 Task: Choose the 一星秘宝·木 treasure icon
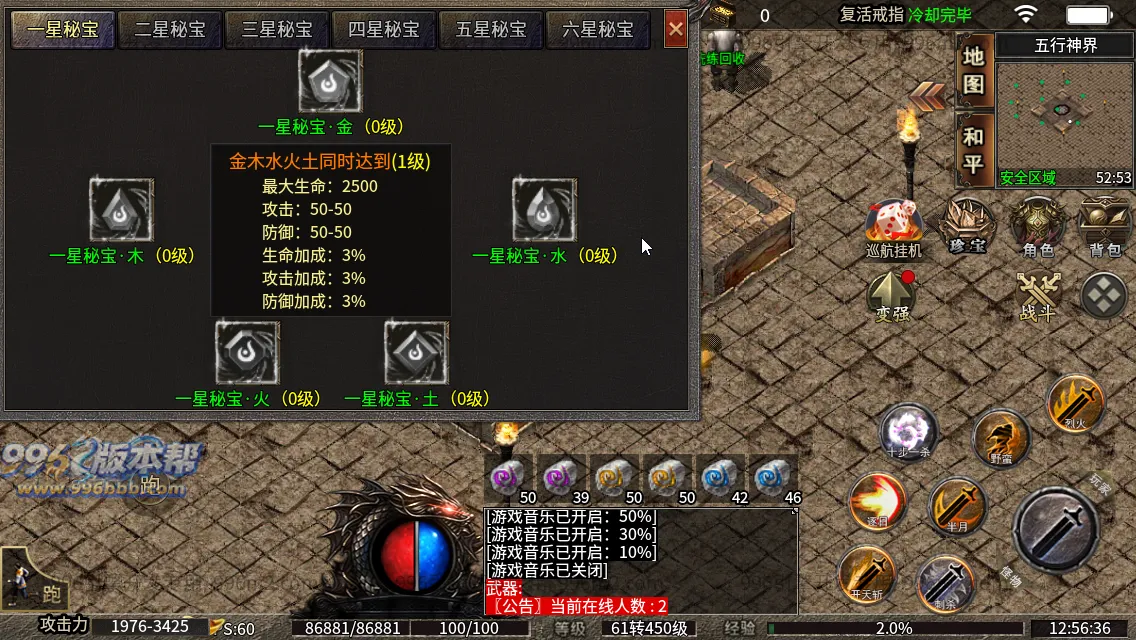click(x=122, y=210)
